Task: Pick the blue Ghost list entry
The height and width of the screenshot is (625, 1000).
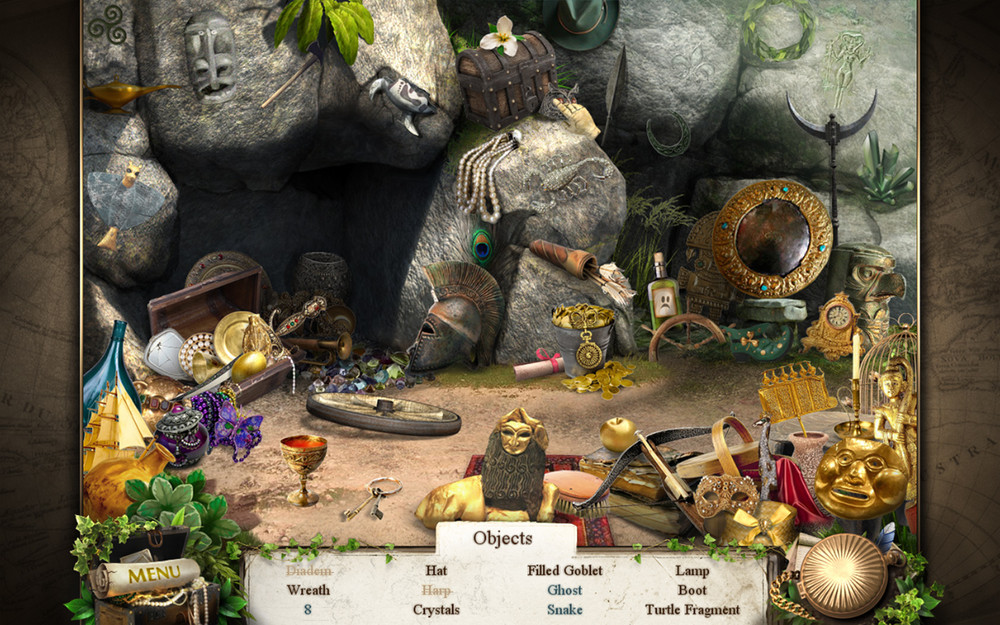Action: click(x=565, y=590)
